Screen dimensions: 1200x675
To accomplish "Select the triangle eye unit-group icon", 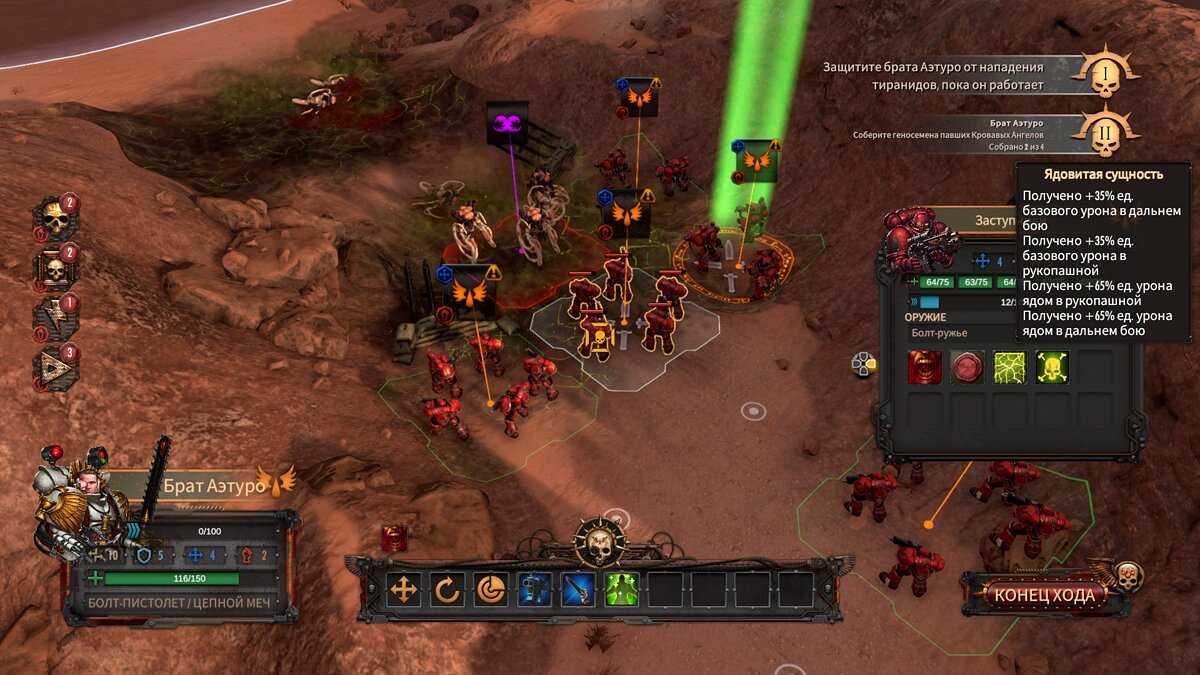I will (x=54, y=366).
